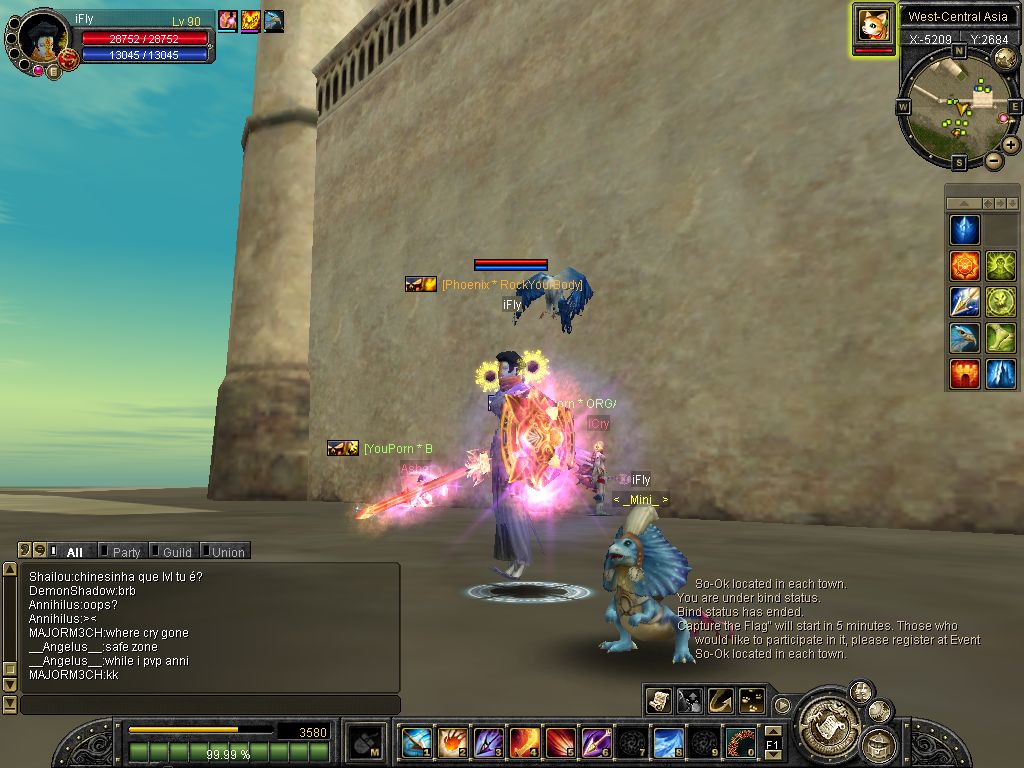Select the Union chat tab
Viewport: 1024px width, 768px height.
click(228, 551)
